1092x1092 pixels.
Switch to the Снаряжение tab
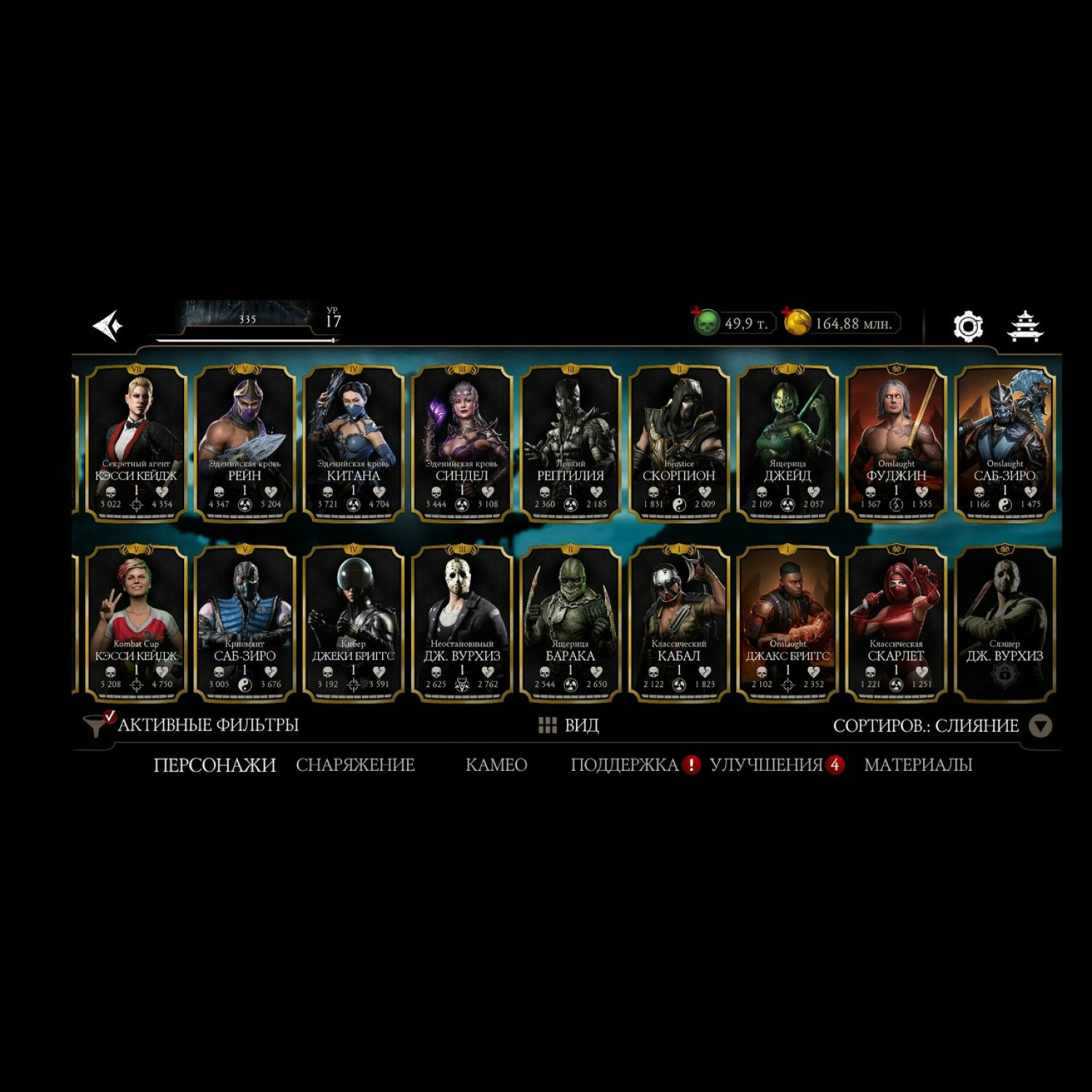(x=355, y=764)
